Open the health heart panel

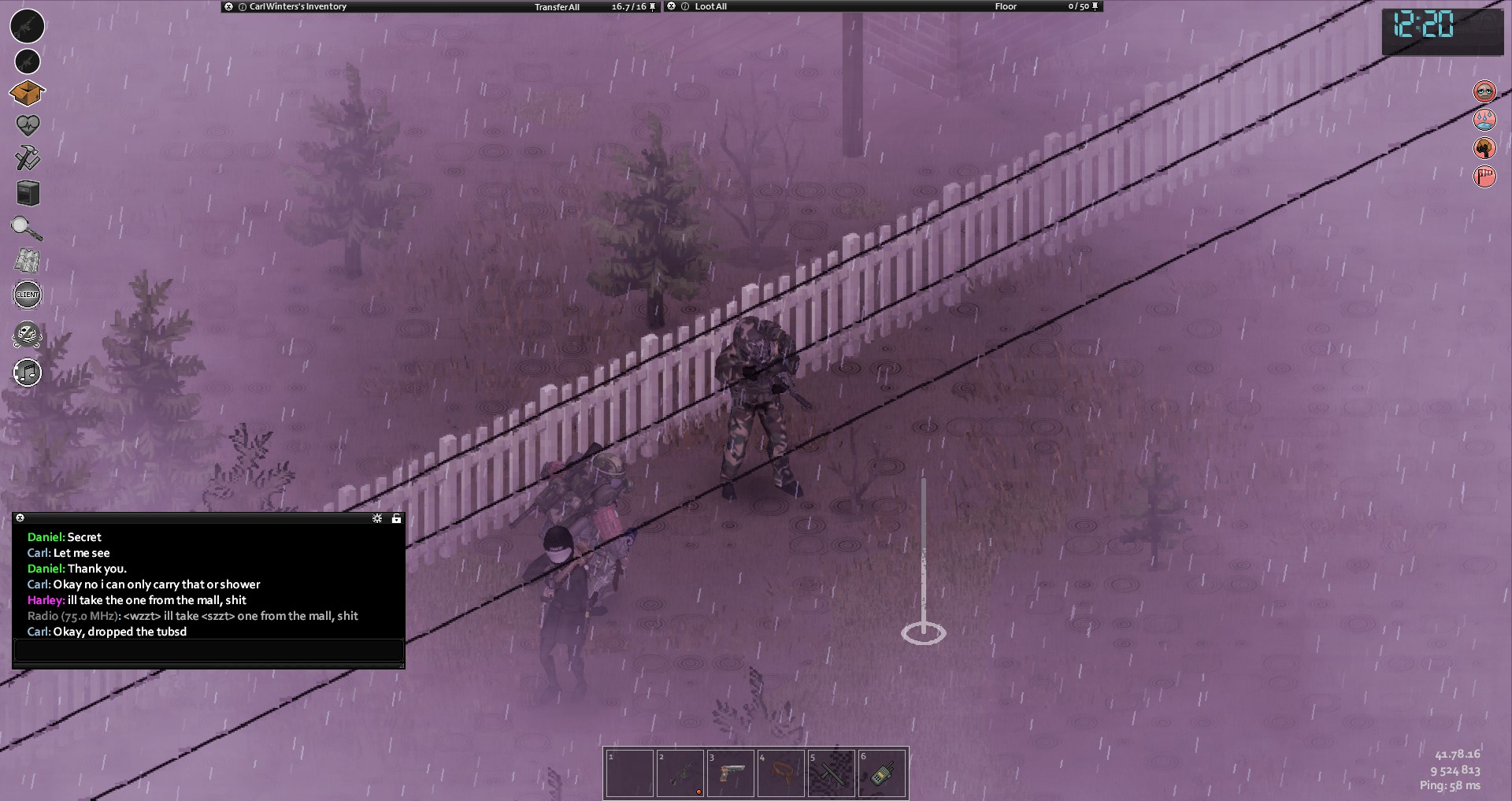pos(28,125)
